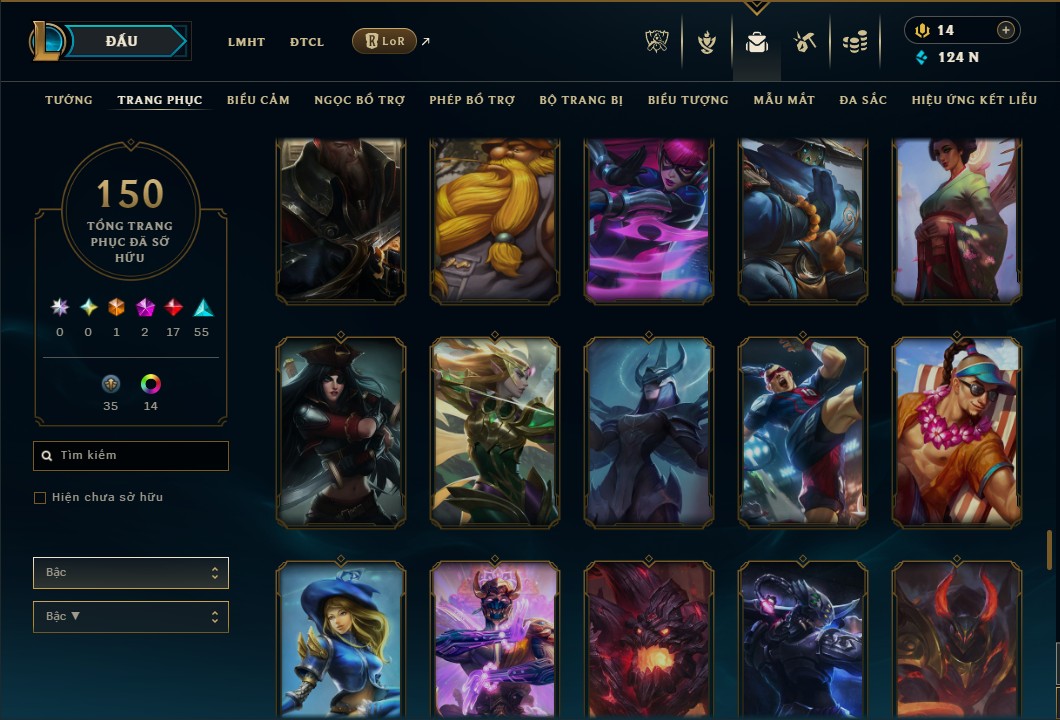Viewport: 1060px width, 720px height.
Task: Select the NGỌC BỔ TRỢ tab
Action: pyautogui.click(x=359, y=100)
